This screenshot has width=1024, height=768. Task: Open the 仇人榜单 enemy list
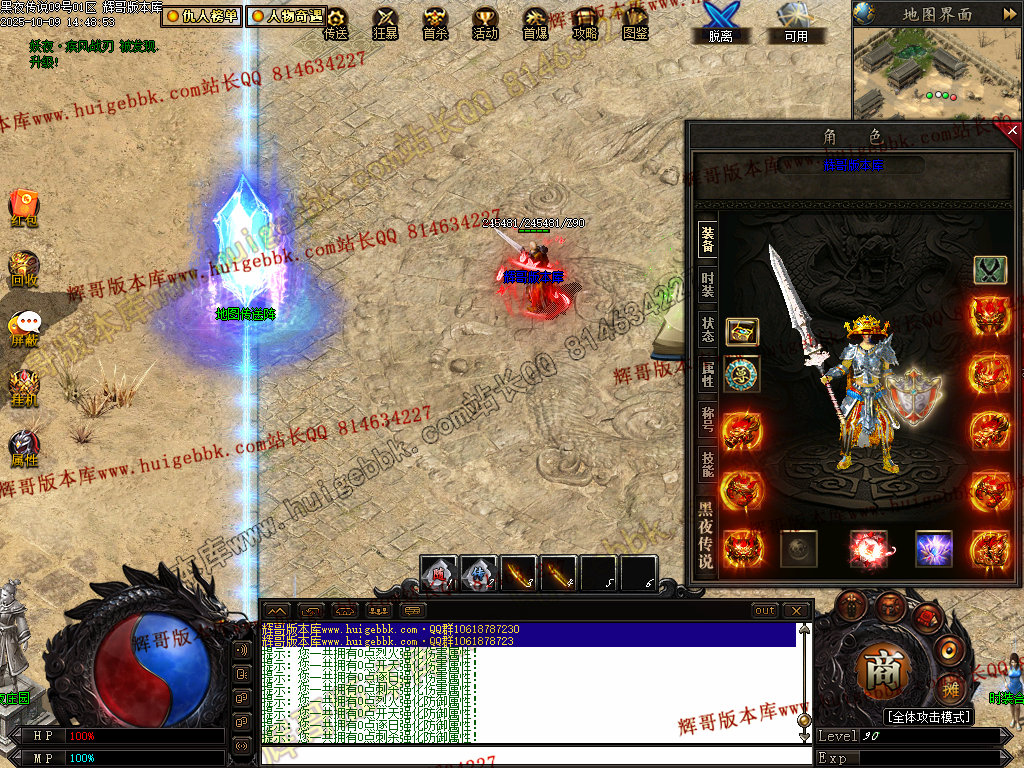pyautogui.click(x=201, y=16)
